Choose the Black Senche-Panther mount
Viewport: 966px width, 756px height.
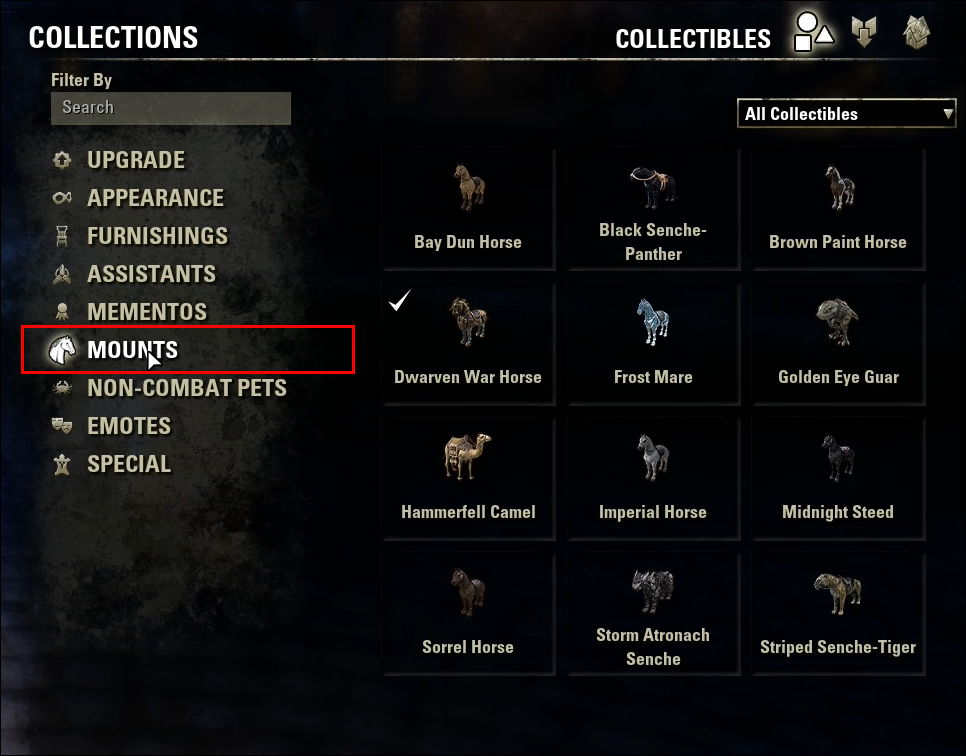click(653, 210)
